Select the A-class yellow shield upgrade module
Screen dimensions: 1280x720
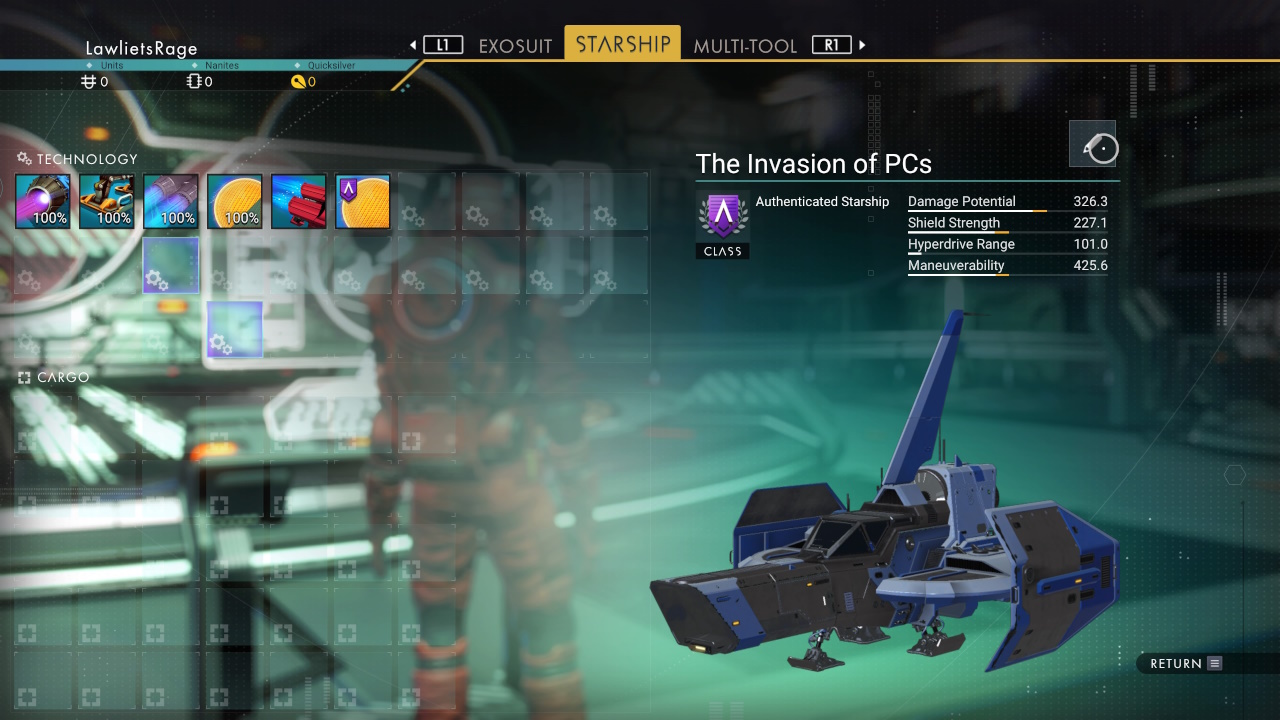pyautogui.click(x=363, y=201)
